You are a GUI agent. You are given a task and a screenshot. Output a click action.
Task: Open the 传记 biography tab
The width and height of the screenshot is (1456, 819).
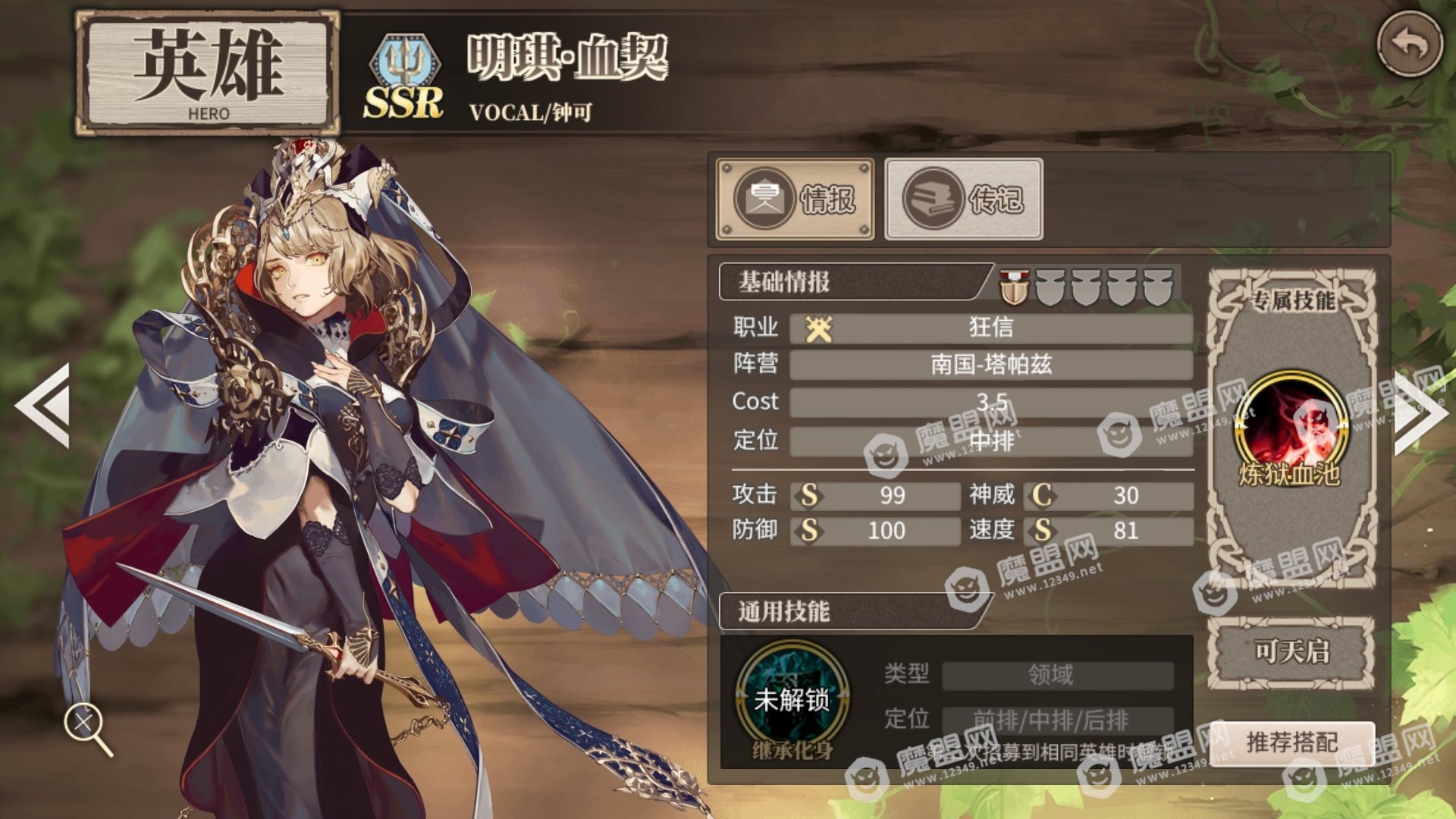pos(964,199)
